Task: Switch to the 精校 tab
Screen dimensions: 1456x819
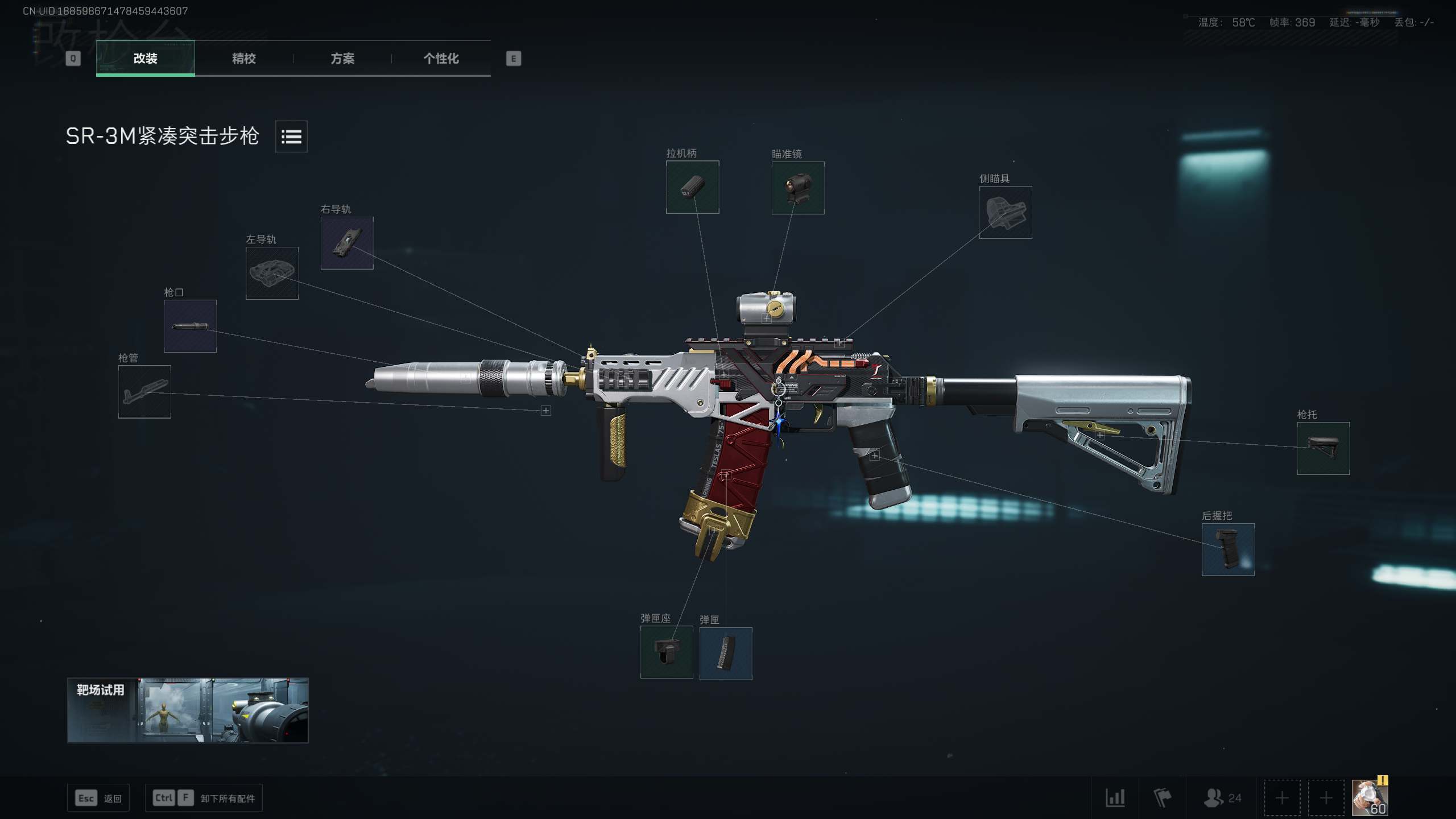Action: pos(243,58)
